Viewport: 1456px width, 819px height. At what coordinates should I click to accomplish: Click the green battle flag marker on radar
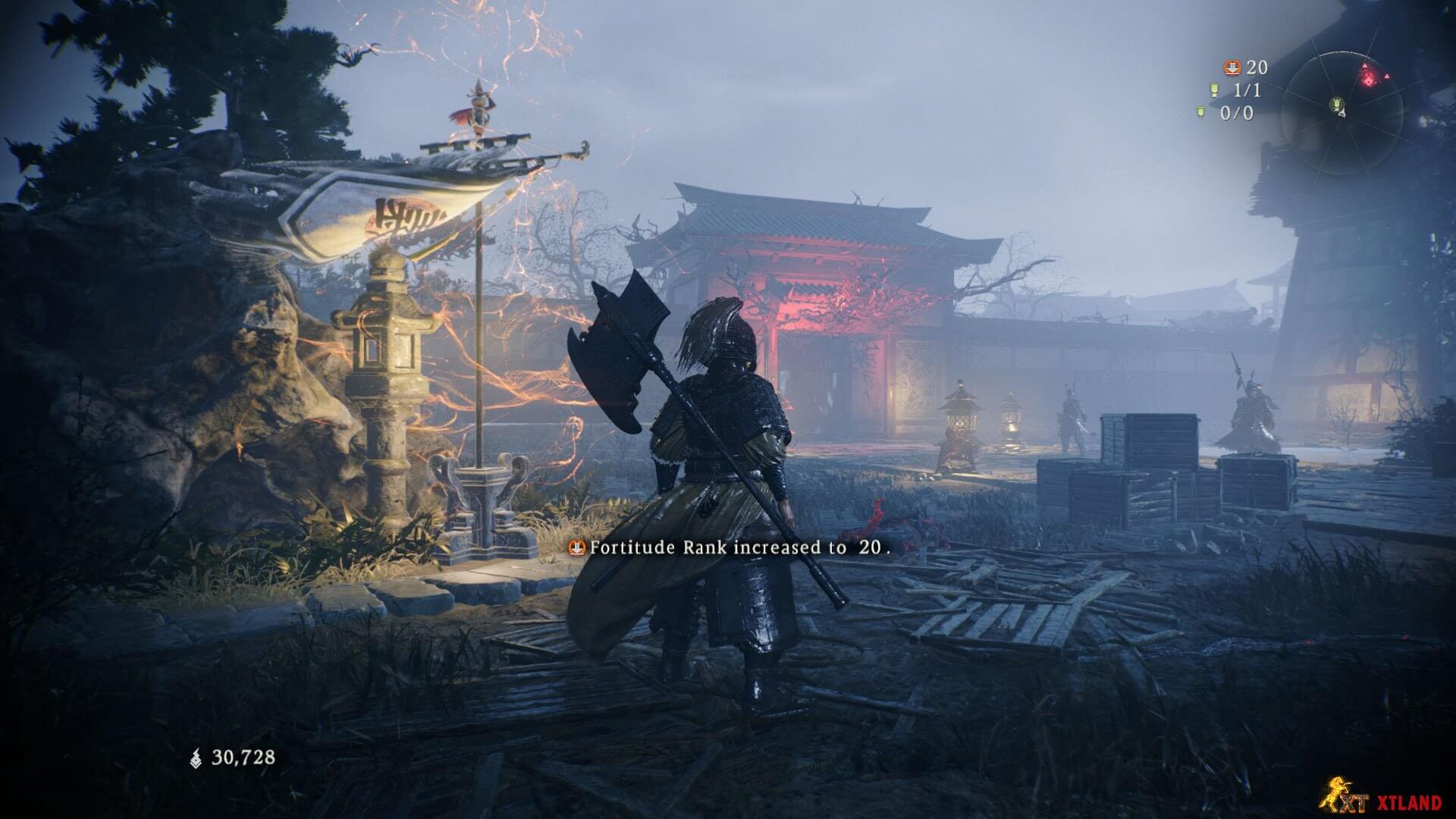click(x=1337, y=105)
